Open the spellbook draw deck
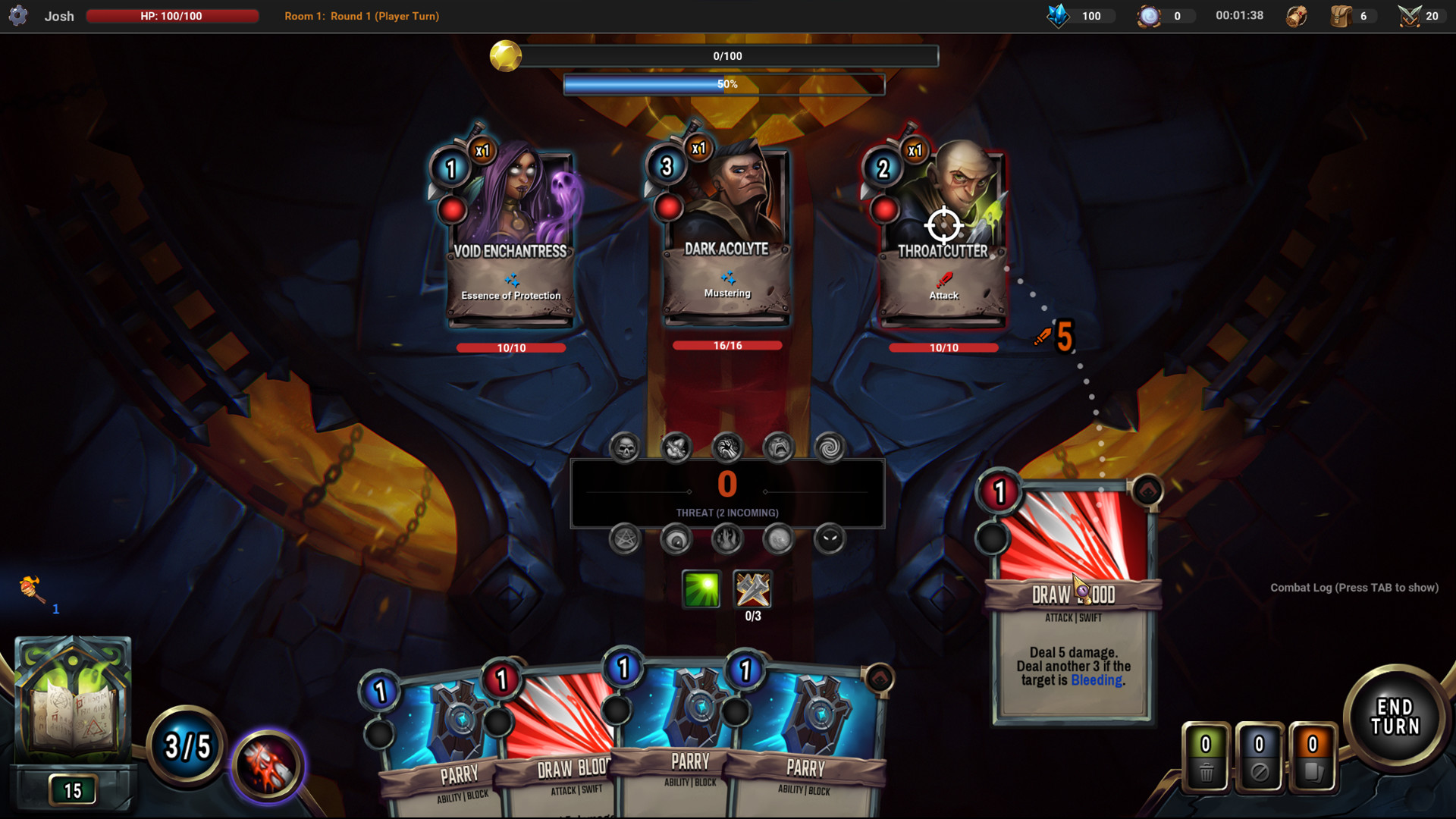Image resolution: width=1456 pixels, height=819 pixels. click(x=73, y=701)
